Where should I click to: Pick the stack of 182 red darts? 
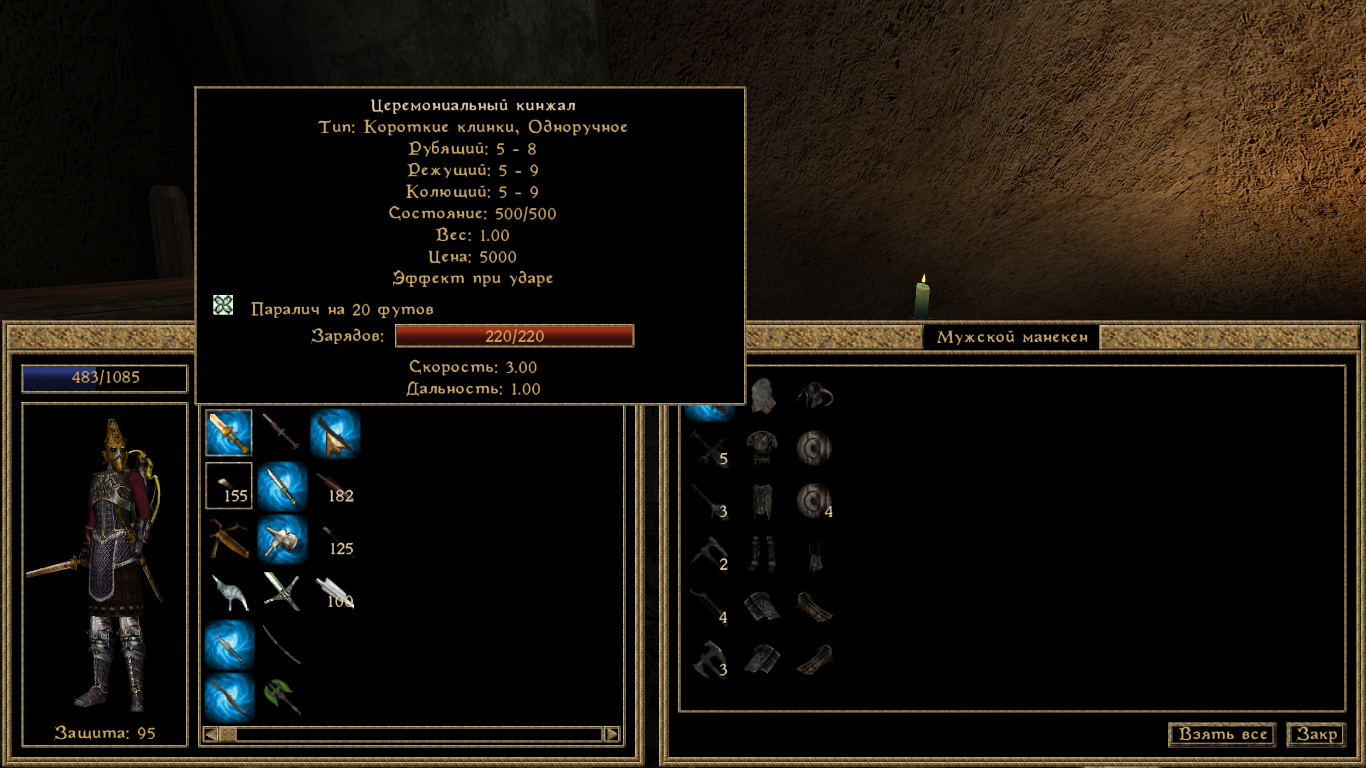[334, 486]
